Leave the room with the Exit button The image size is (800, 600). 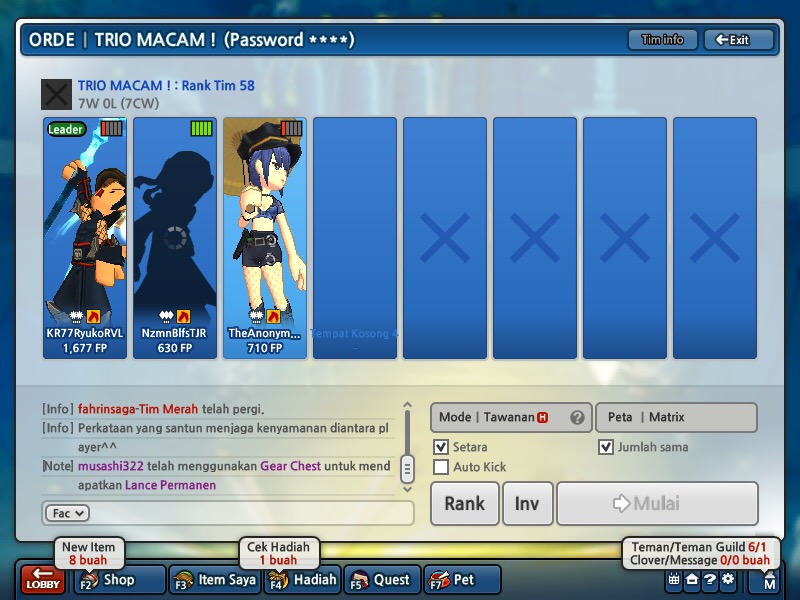739,40
